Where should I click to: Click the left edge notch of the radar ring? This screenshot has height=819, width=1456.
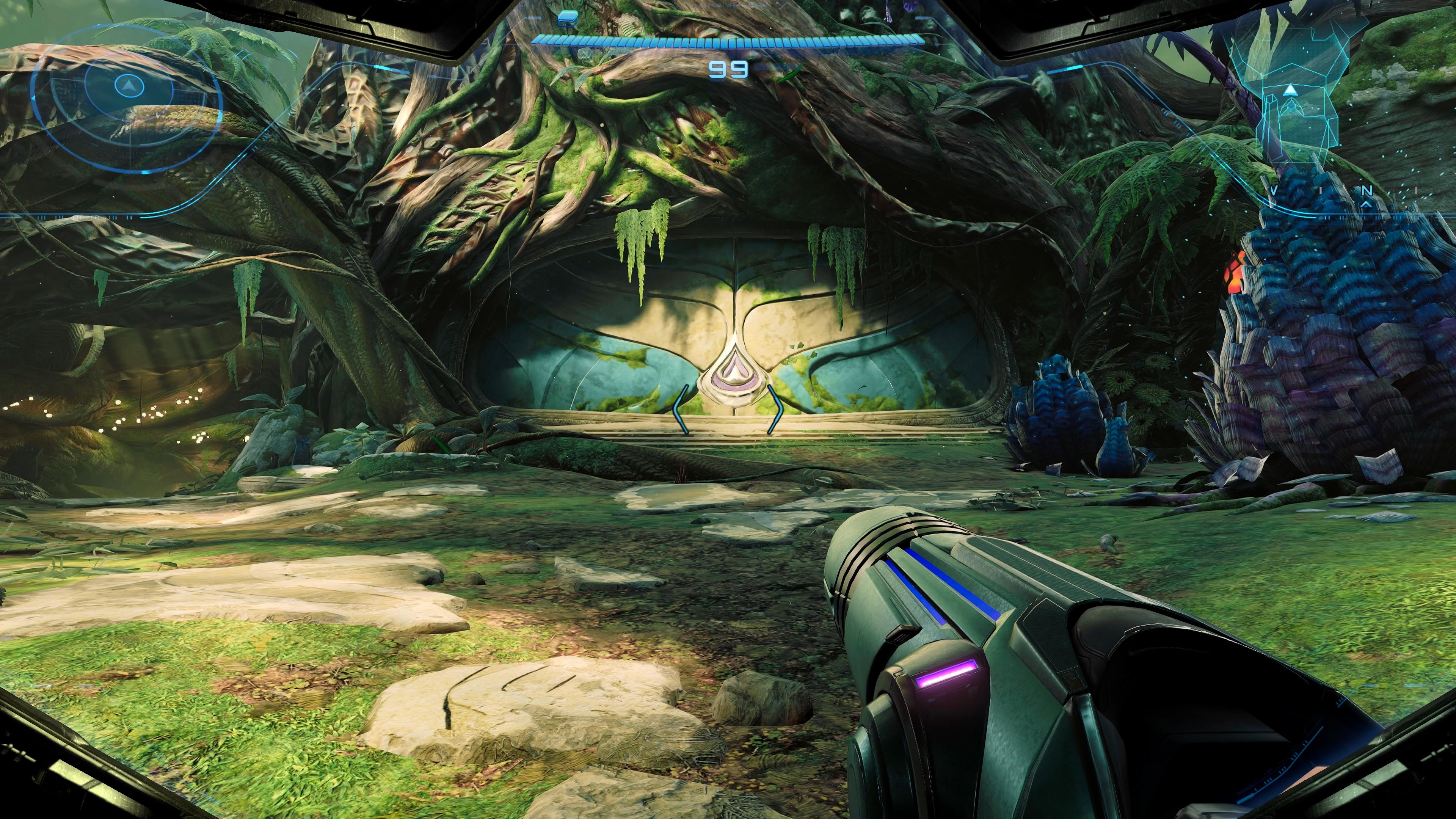point(33,98)
